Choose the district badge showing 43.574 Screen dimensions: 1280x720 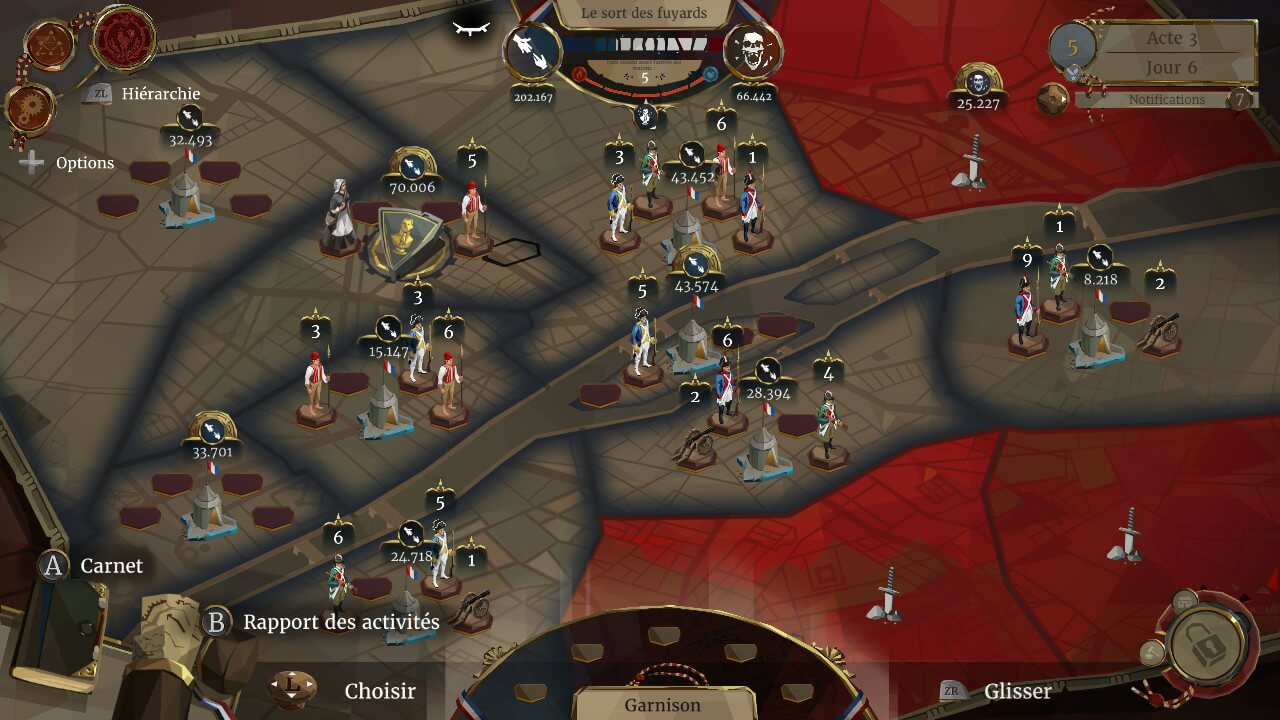pos(697,266)
